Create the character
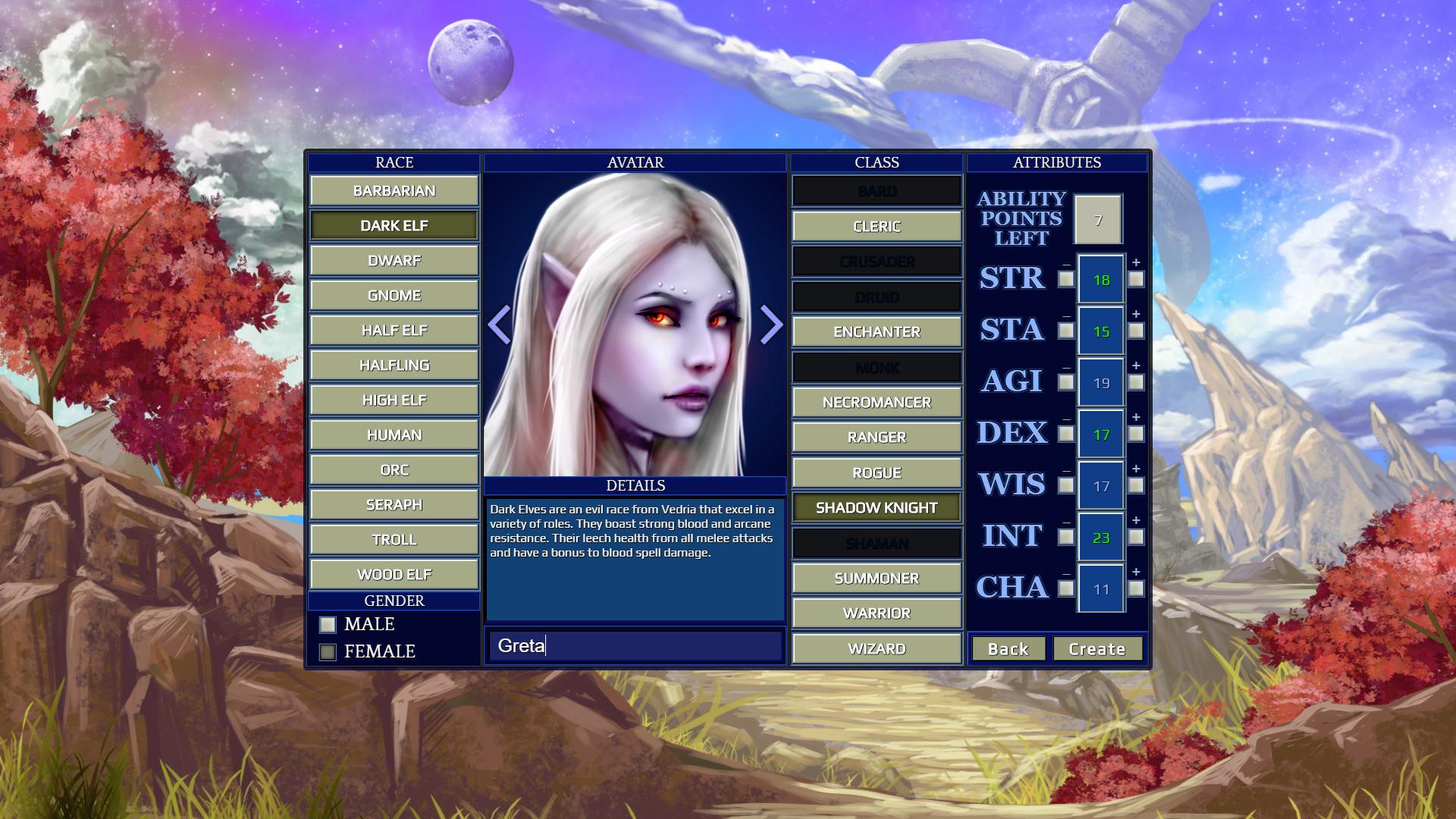 [1097, 649]
